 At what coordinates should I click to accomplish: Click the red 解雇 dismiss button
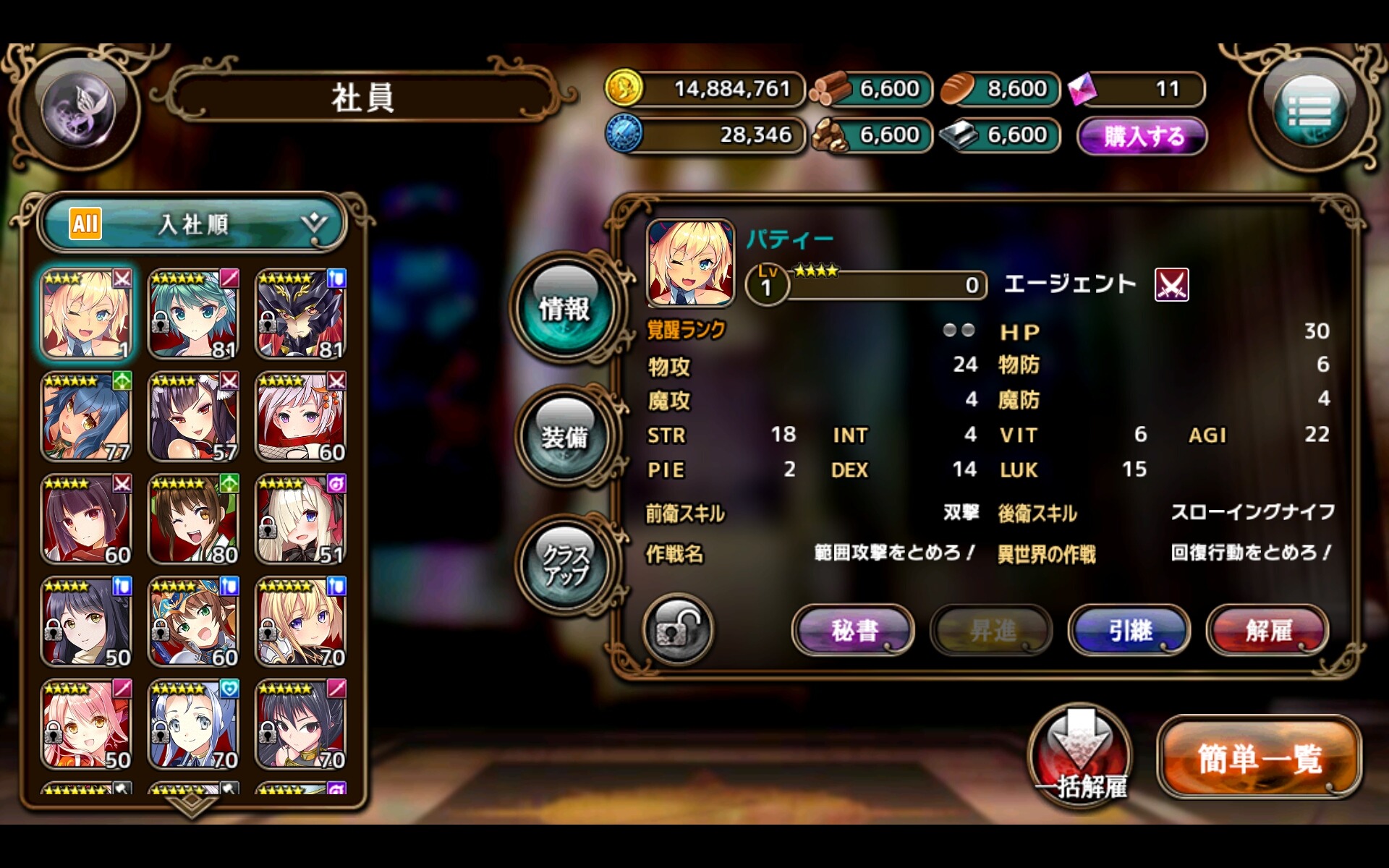[x=1267, y=630]
